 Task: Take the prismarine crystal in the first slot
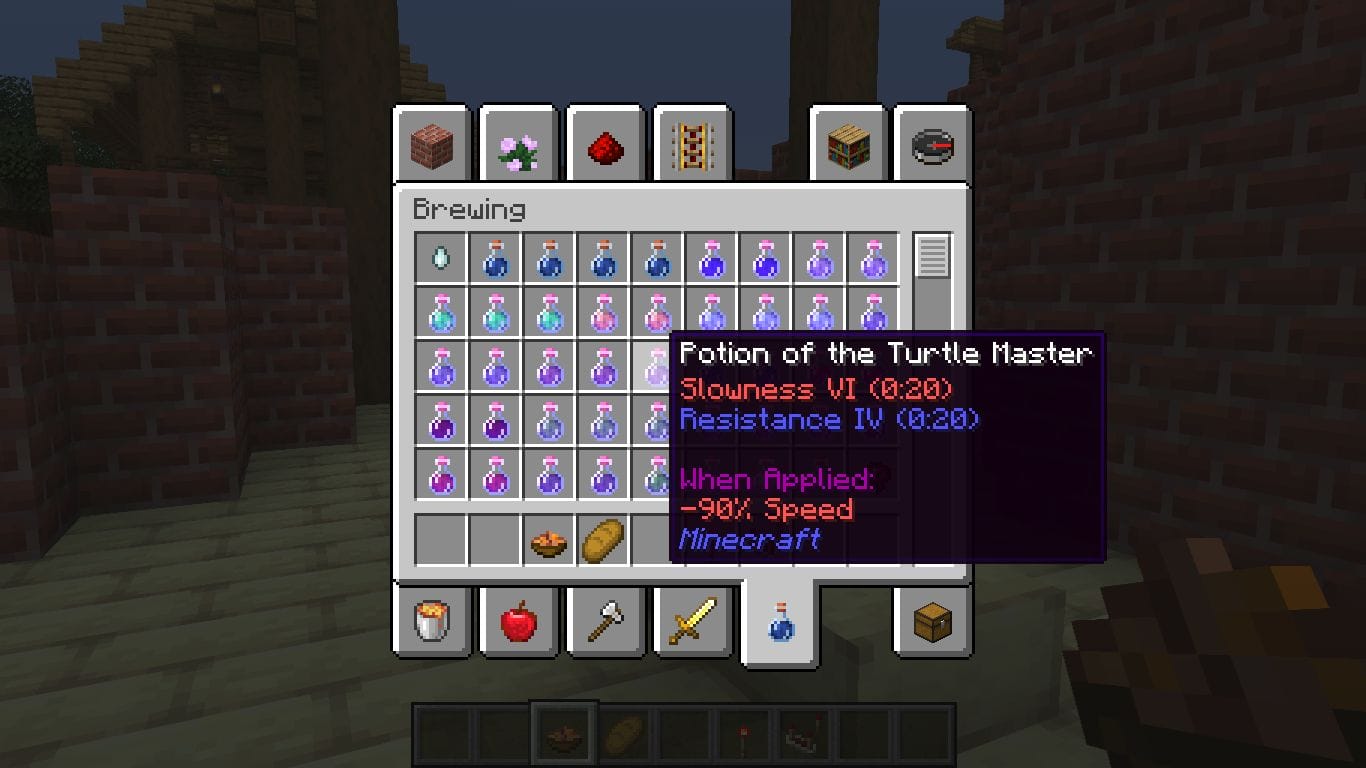click(x=443, y=257)
